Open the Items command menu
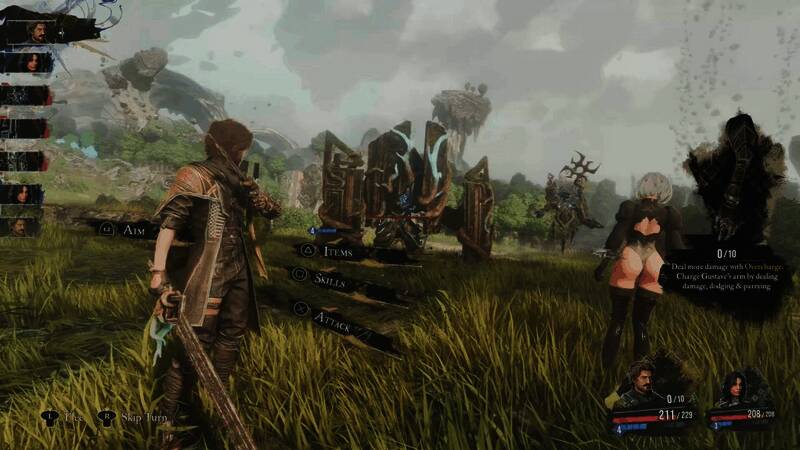The width and height of the screenshot is (800, 450). click(340, 252)
